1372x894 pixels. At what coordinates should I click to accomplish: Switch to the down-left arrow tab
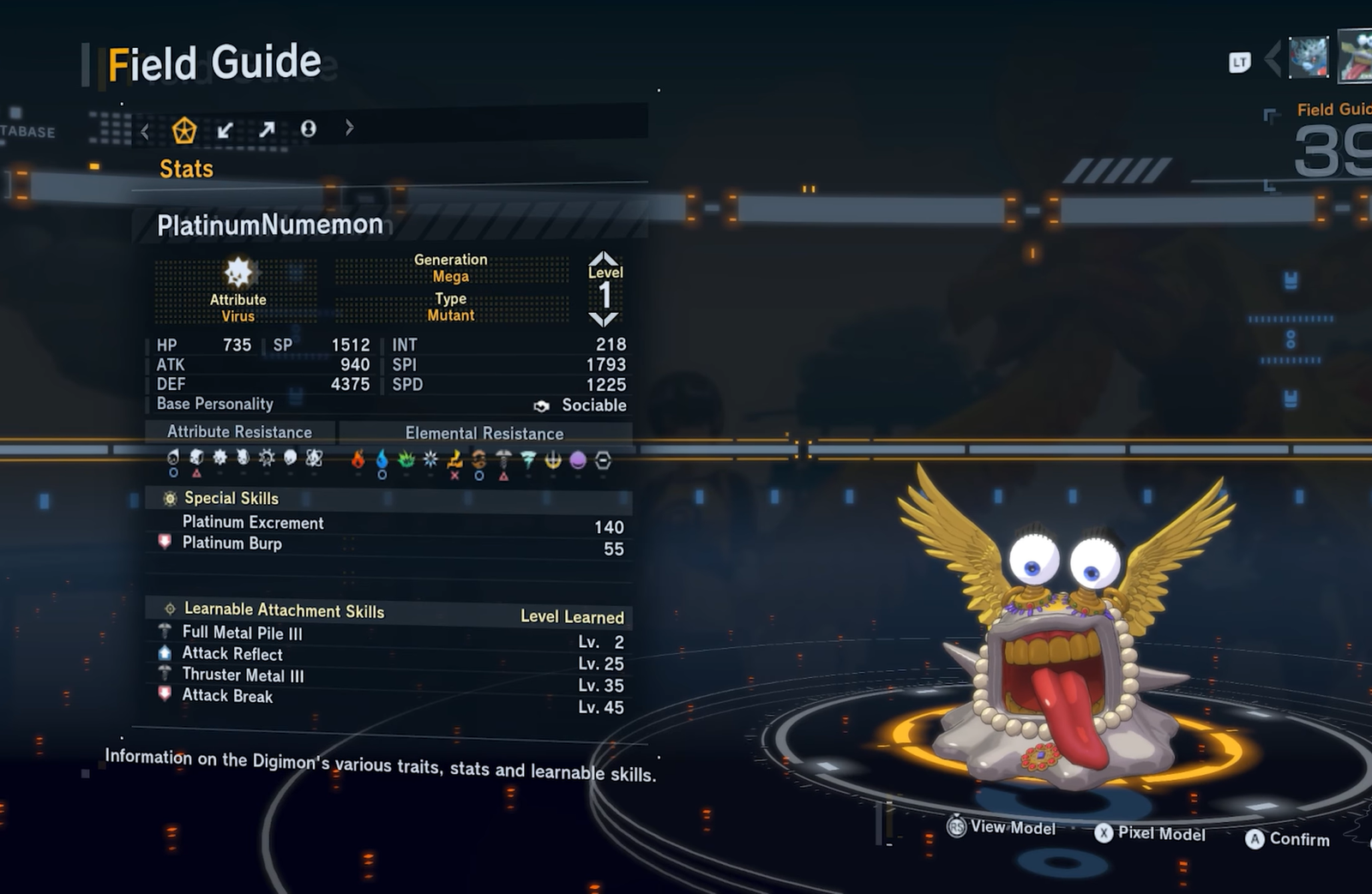[226, 129]
